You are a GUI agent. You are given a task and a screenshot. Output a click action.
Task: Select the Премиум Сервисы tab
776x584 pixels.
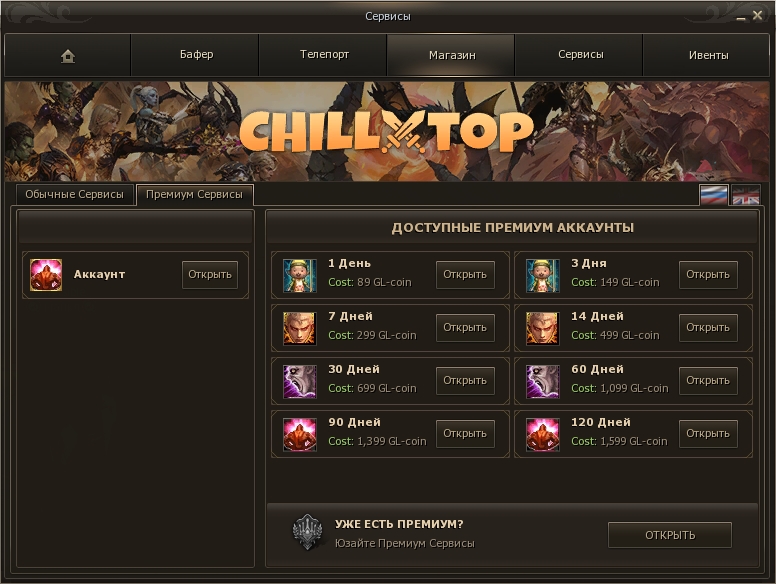coord(194,195)
